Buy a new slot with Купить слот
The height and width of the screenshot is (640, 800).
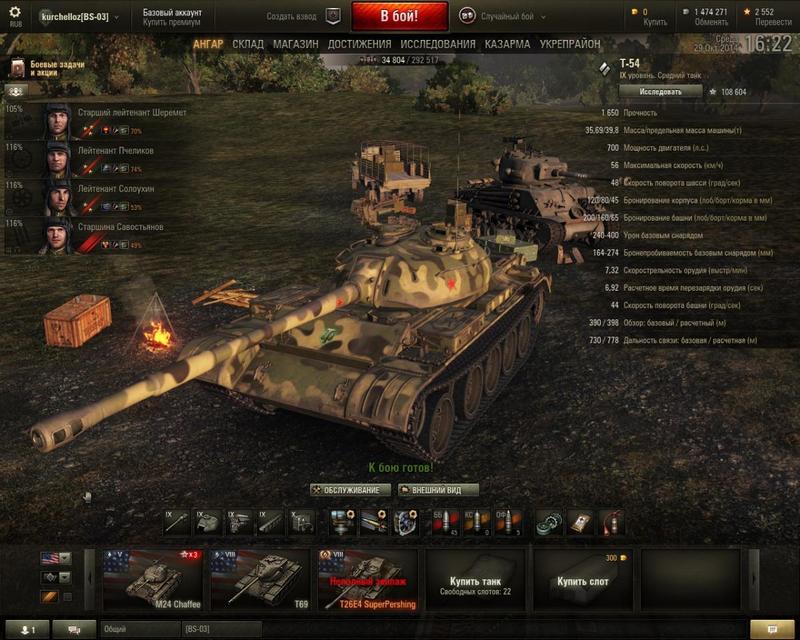[x=581, y=580]
